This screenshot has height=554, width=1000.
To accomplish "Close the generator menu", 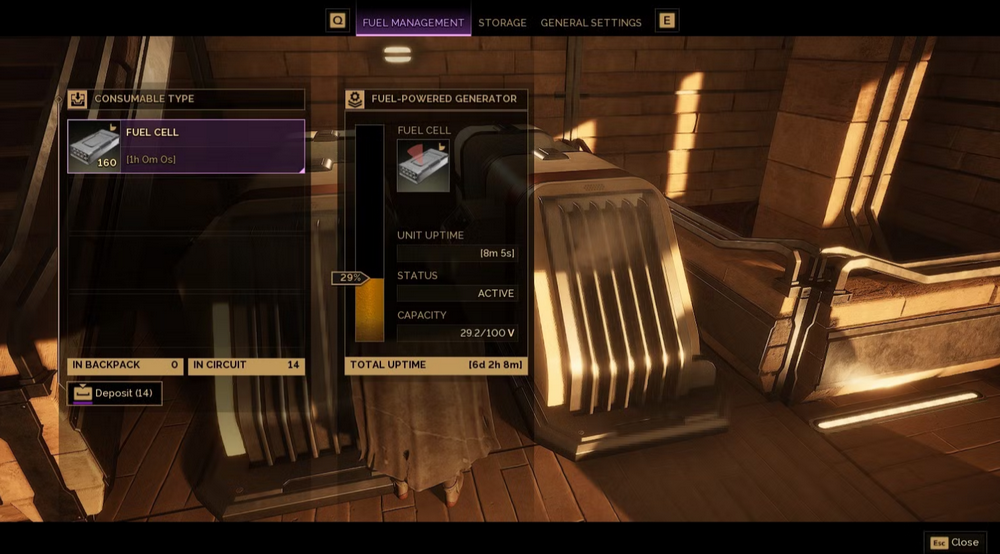I will click(x=955, y=542).
